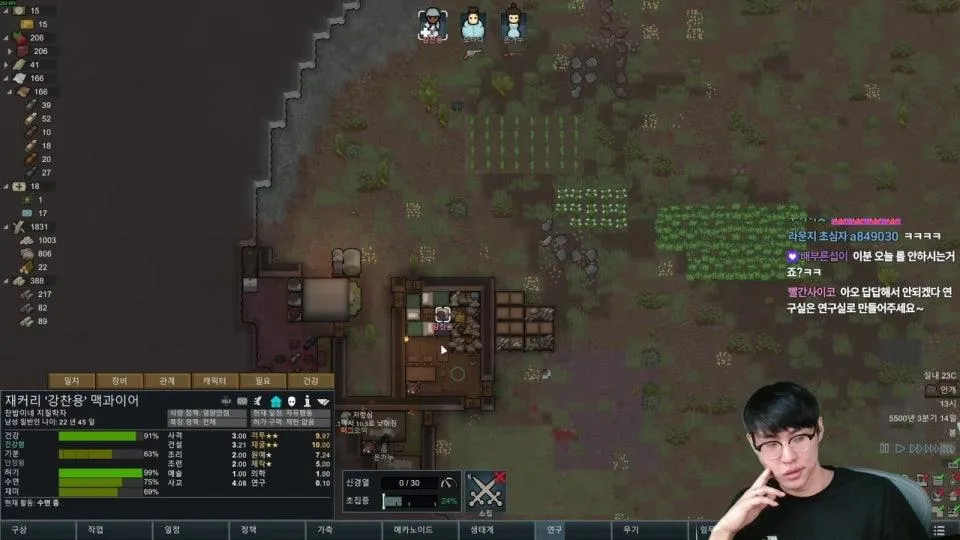Toggle the home icon on the colonist panel
This screenshot has width=960, height=540.
[x=275, y=401]
